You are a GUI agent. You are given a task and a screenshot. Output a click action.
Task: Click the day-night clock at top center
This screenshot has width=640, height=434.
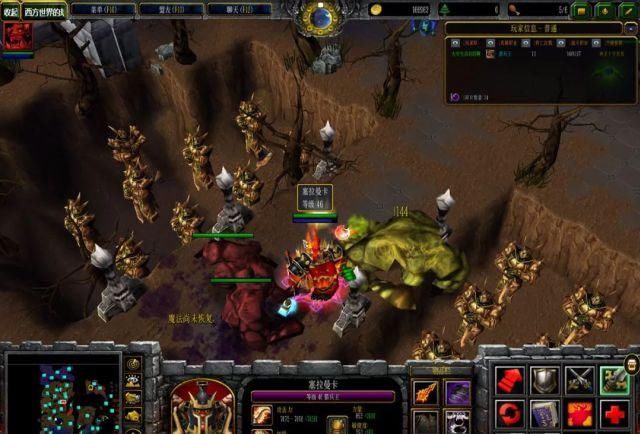tap(320, 17)
